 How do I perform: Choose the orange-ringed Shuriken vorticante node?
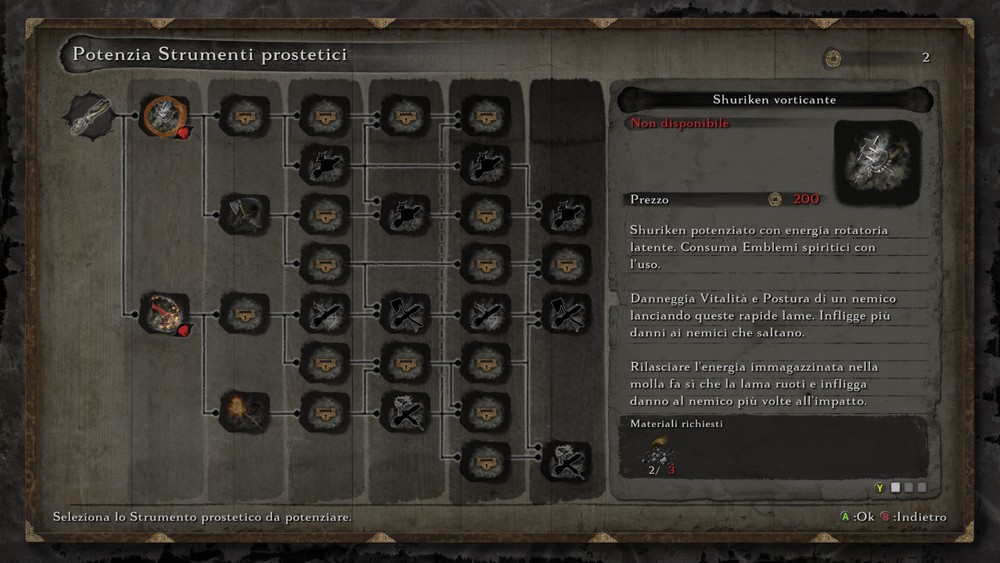click(165, 116)
